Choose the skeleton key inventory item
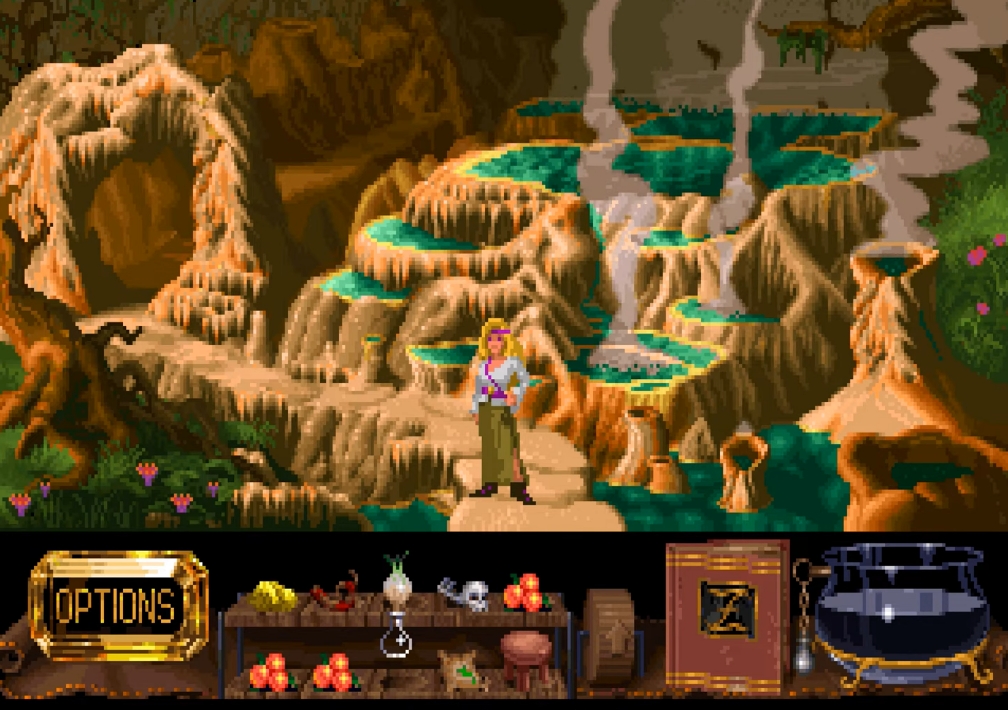This screenshot has height=710, width=1008. 464,594
